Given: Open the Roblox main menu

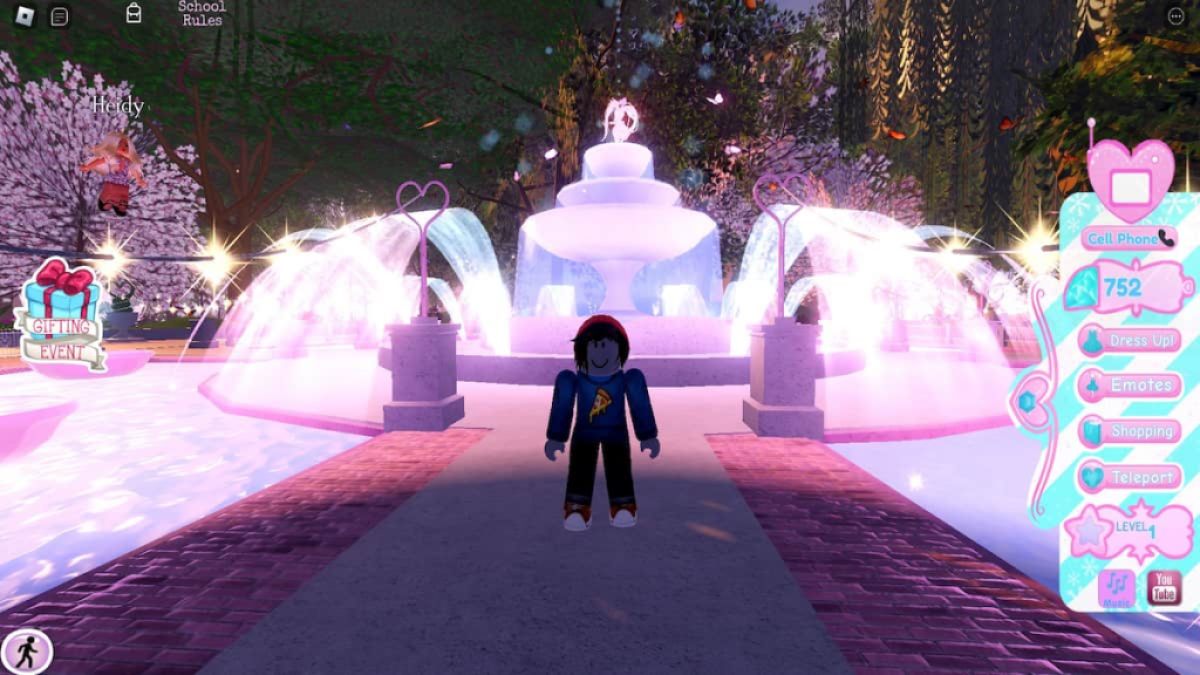Looking at the screenshot, I should tap(25, 16).
